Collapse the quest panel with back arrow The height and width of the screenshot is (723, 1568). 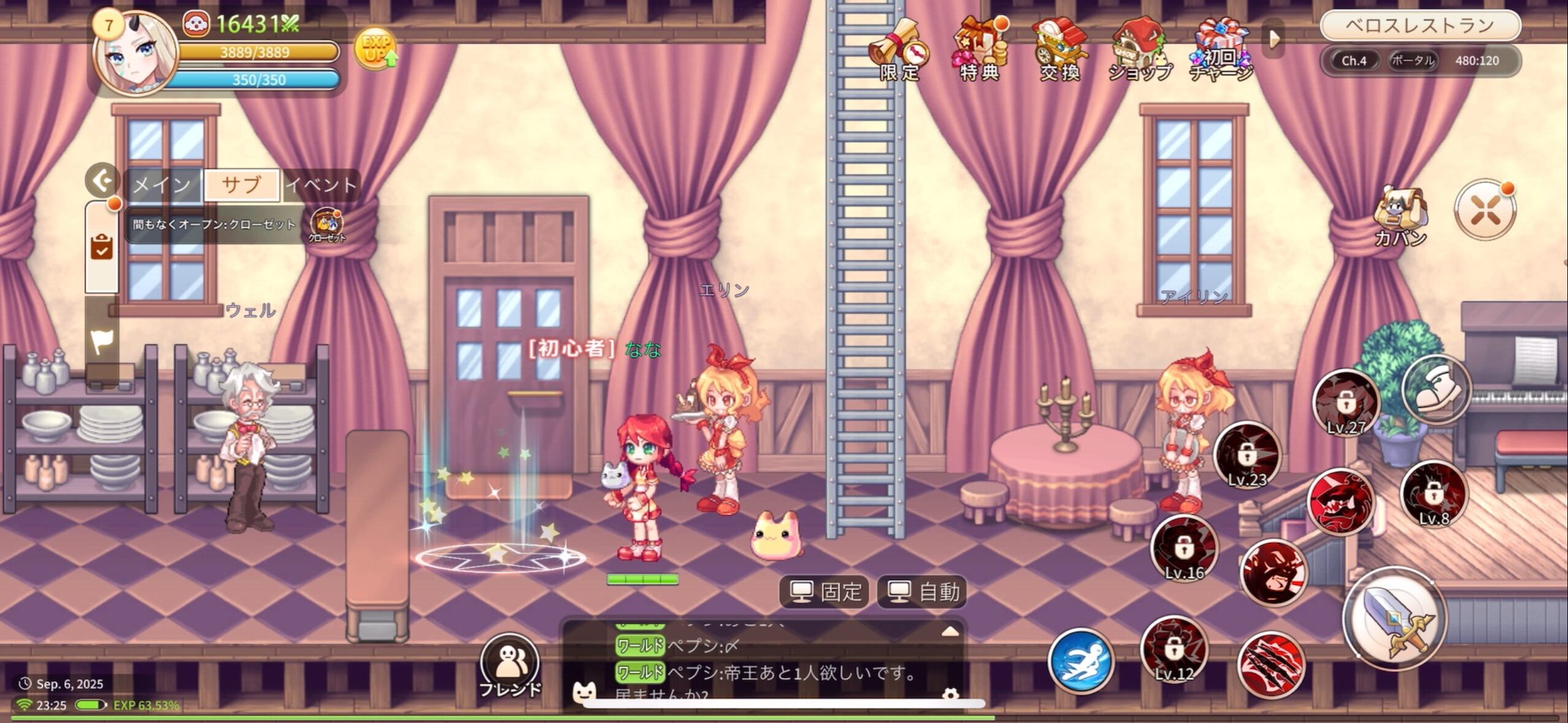pyautogui.click(x=102, y=180)
